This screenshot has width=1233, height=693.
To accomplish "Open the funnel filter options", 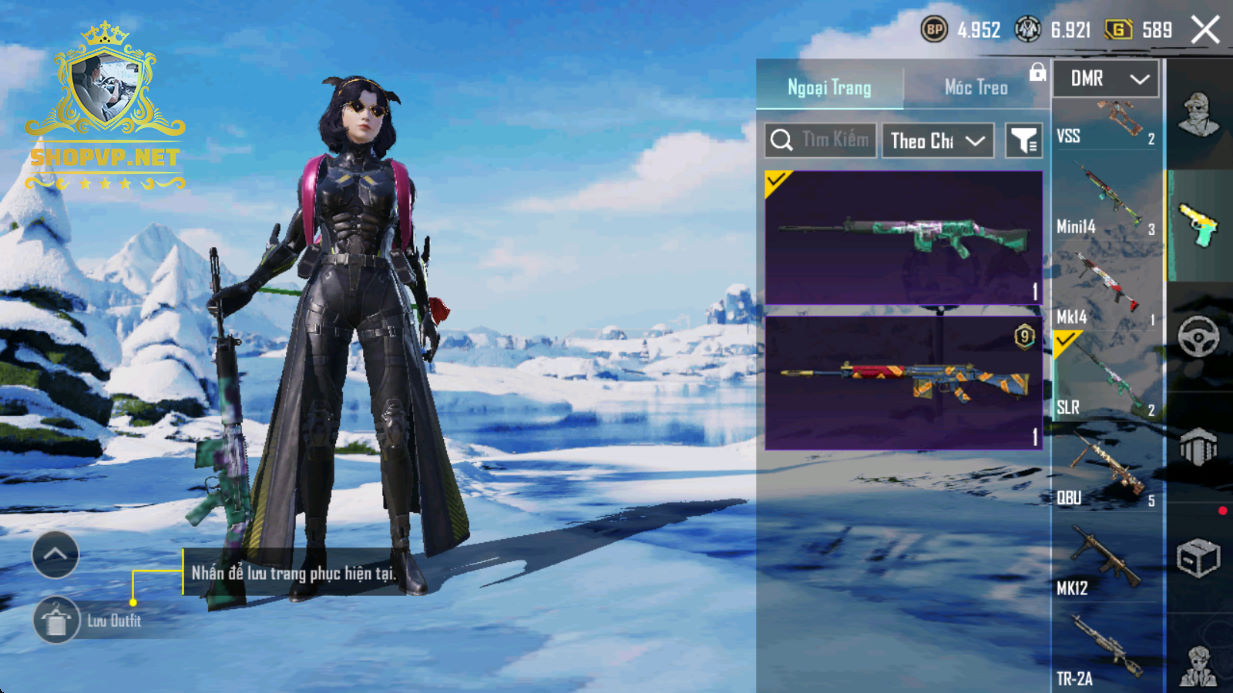I will click(x=1023, y=141).
